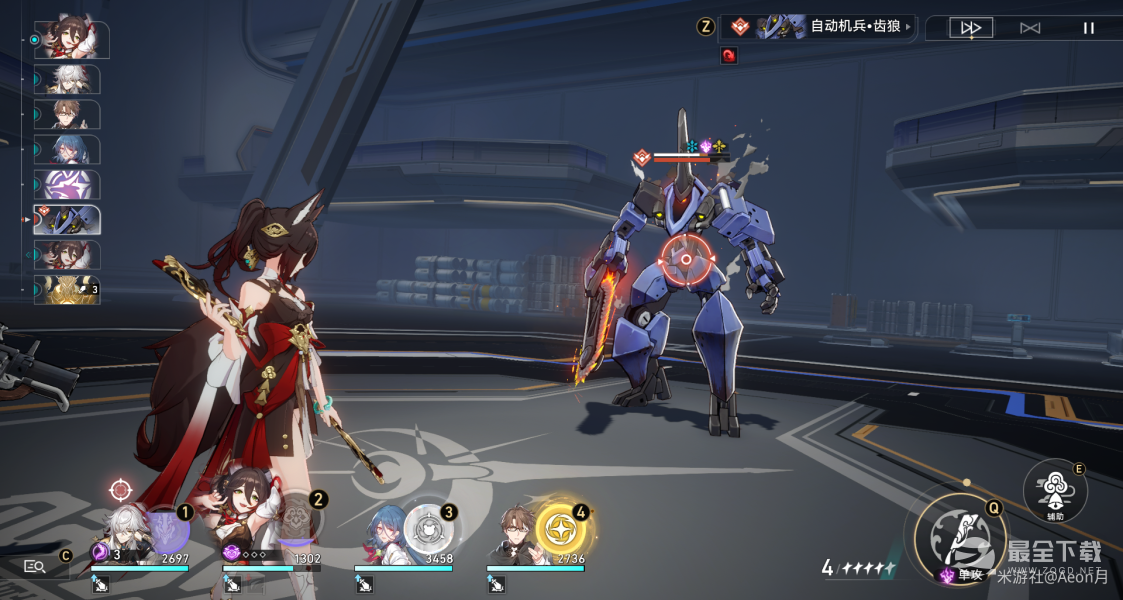Screen dimensions: 1123x600
Task: Select the purple emblem turn-order card
Action: tap(67, 185)
